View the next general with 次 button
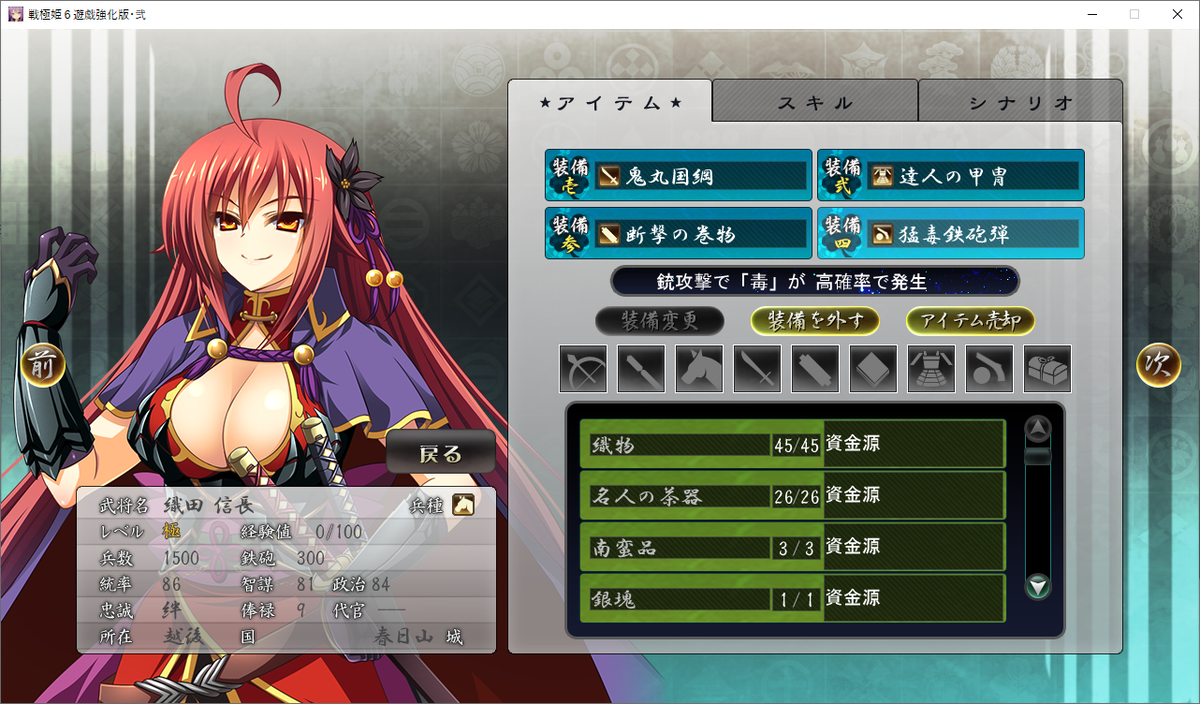The width and height of the screenshot is (1200, 704). coord(1158,365)
